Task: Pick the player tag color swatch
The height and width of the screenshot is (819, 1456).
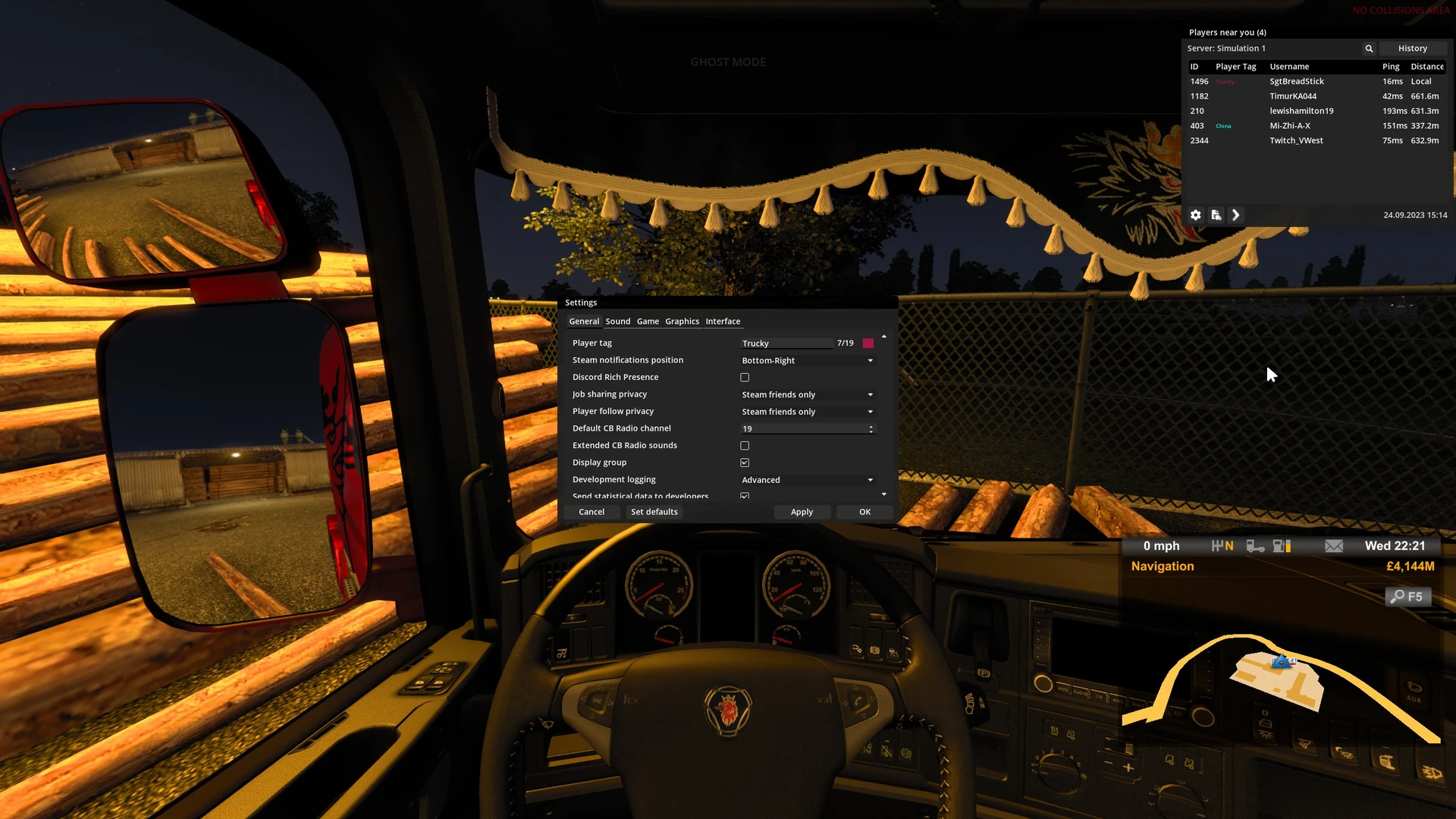Action: (x=868, y=344)
